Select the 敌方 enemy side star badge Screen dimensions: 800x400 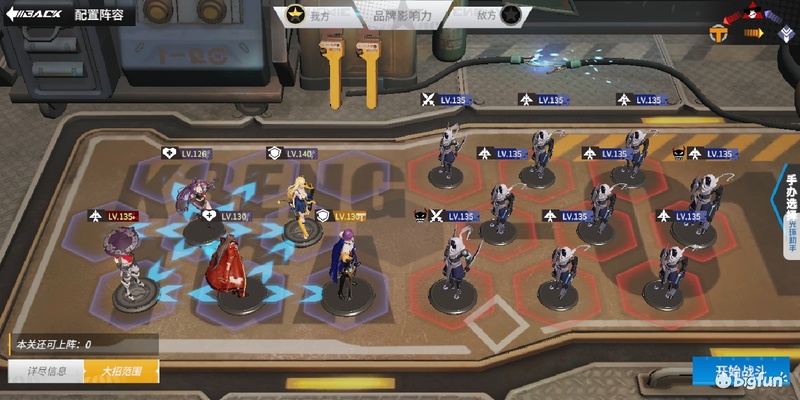(510, 16)
